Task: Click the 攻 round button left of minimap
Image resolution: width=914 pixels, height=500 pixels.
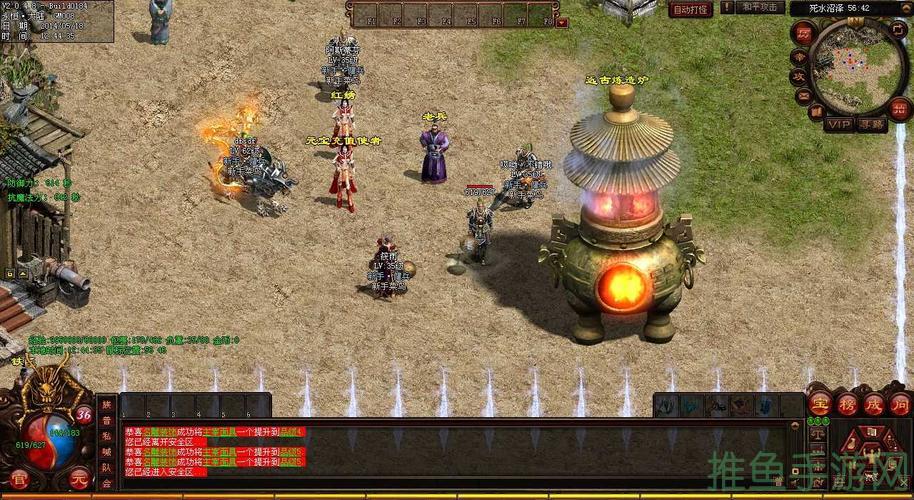Action: pyautogui.click(x=799, y=77)
